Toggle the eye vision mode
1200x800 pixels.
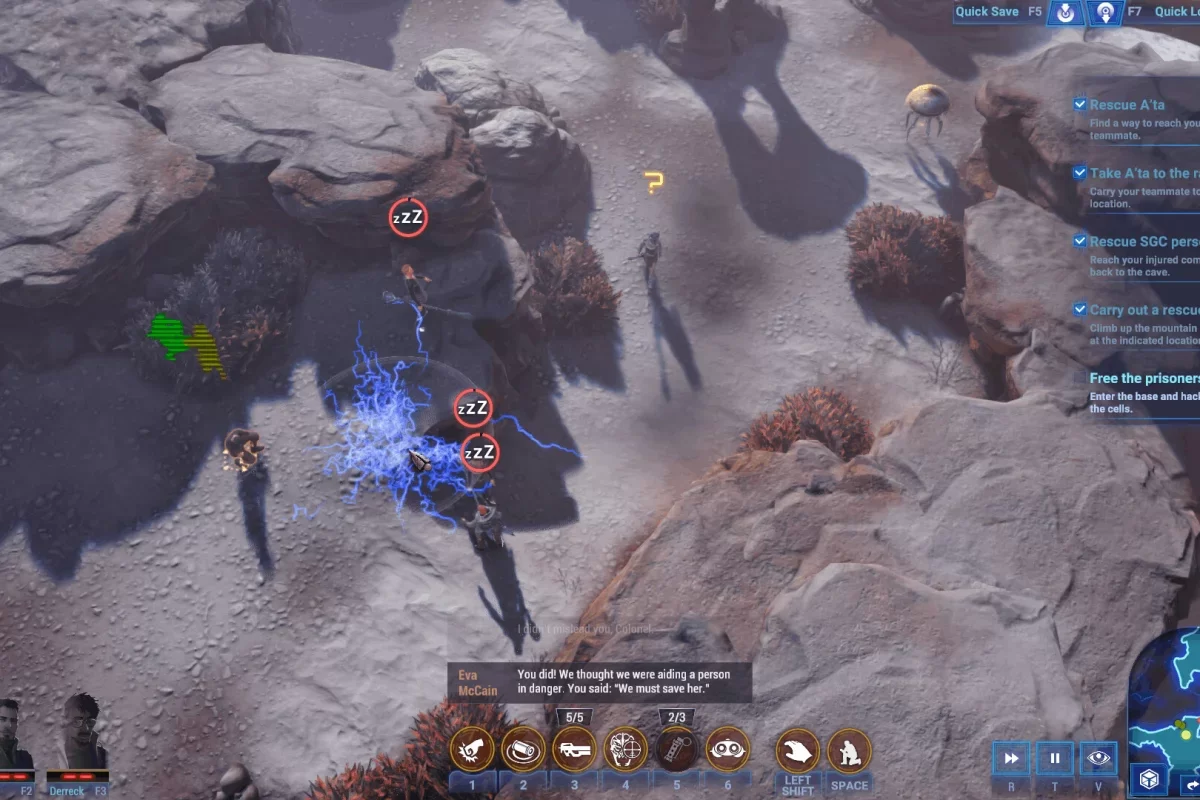pyautogui.click(x=1098, y=759)
